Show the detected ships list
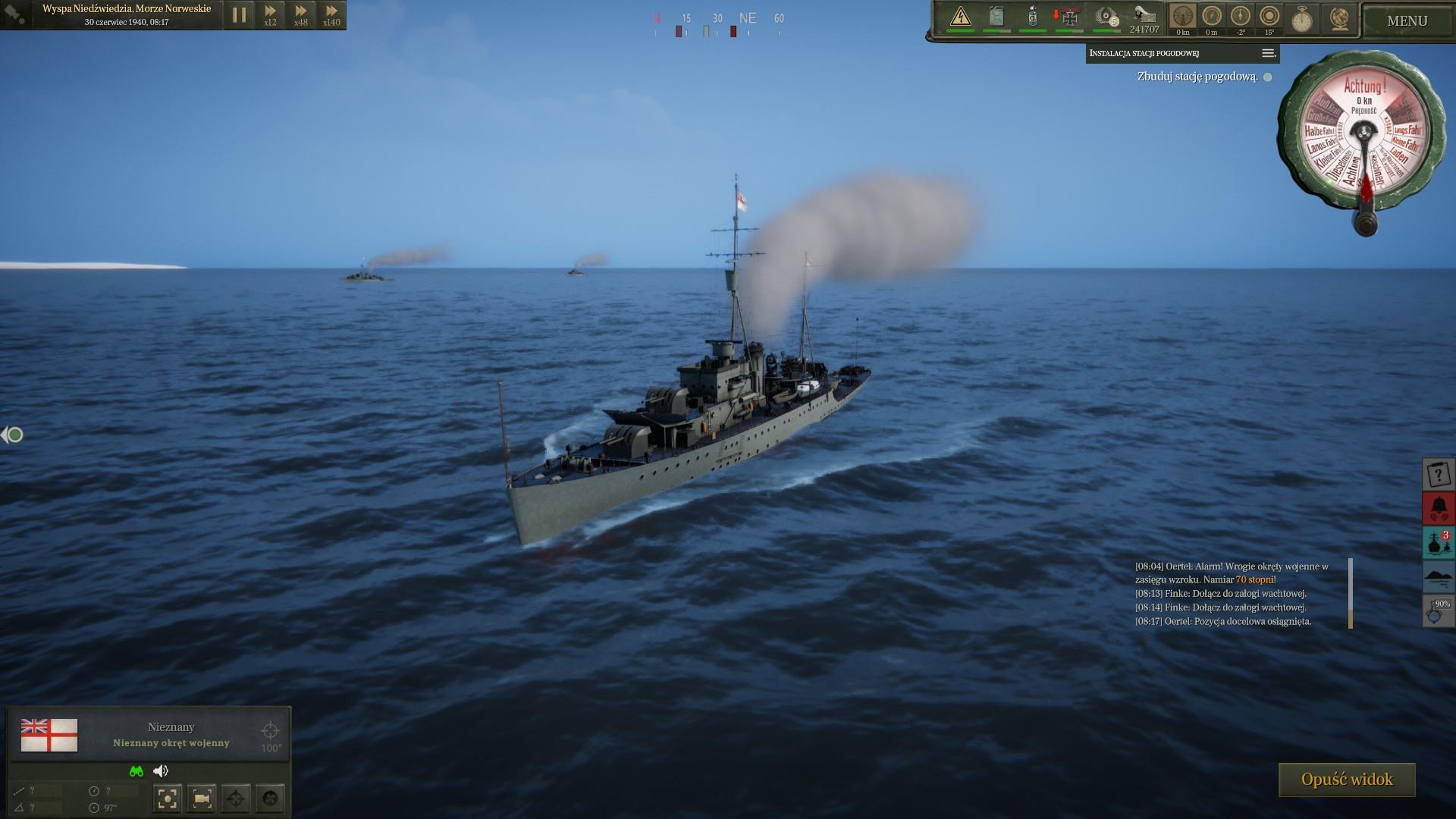 coord(1438,543)
